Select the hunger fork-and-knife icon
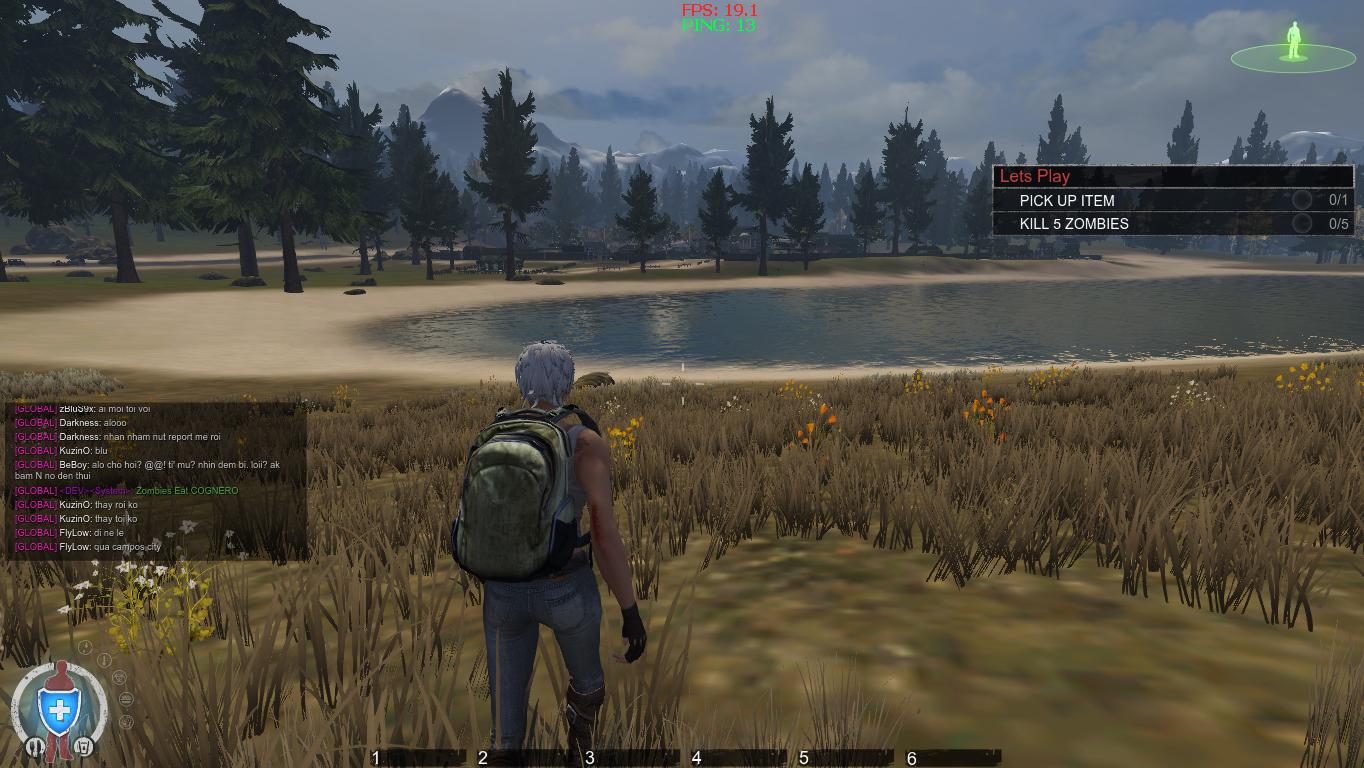The width and height of the screenshot is (1364, 768). [x=36, y=746]
